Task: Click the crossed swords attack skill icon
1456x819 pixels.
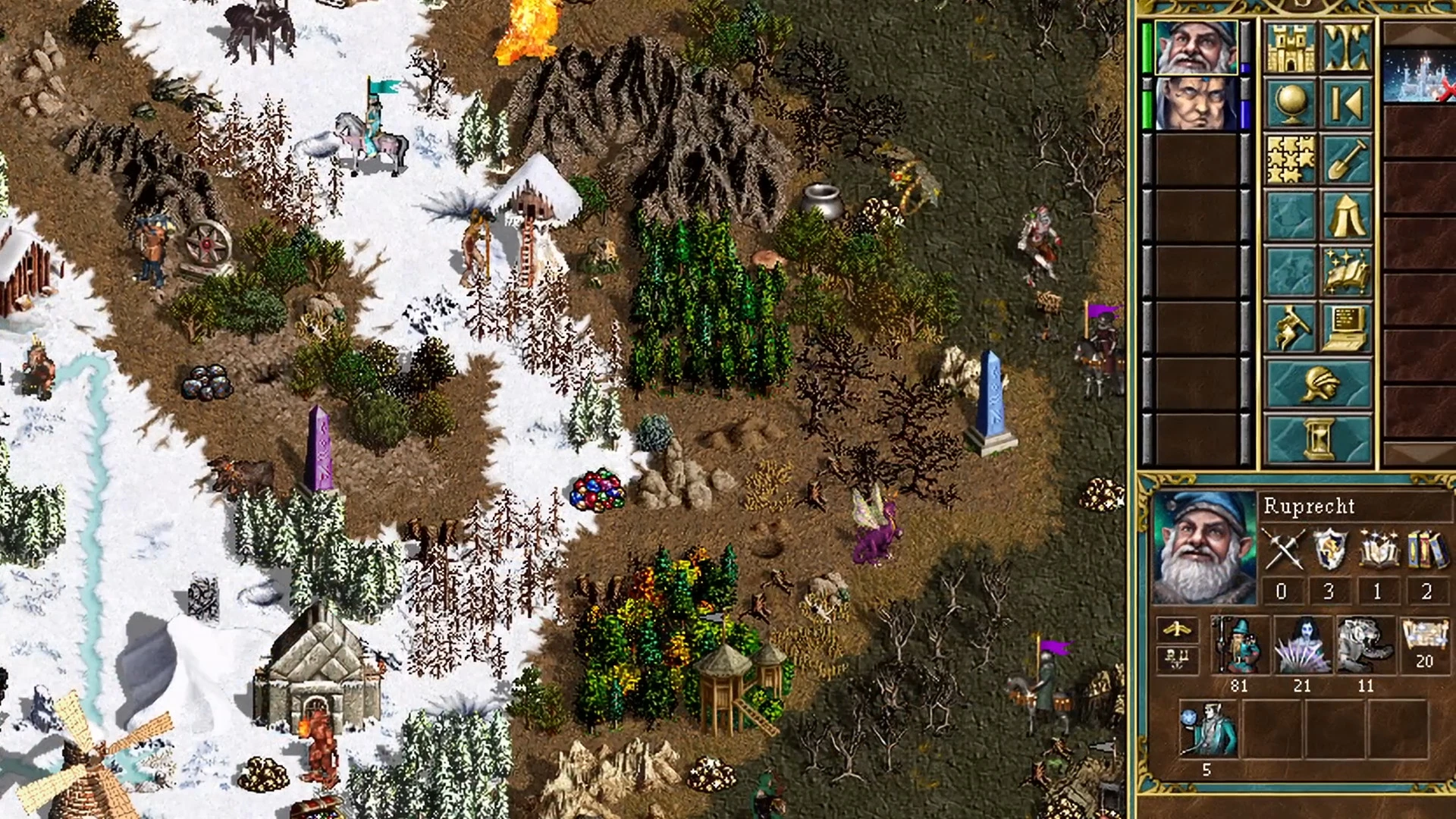Action: [1282, 548]
